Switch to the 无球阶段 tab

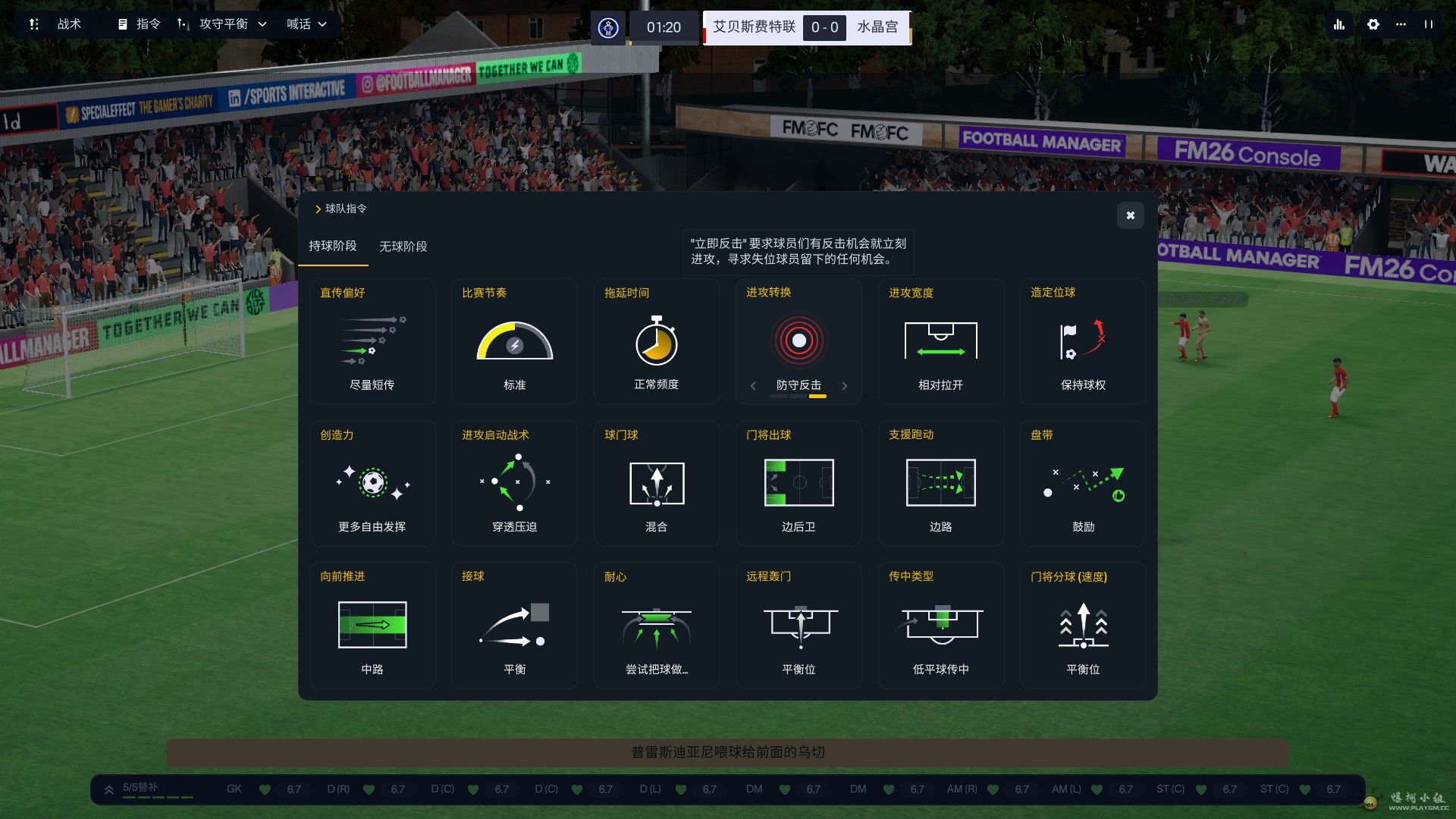(x=403, y=246)
